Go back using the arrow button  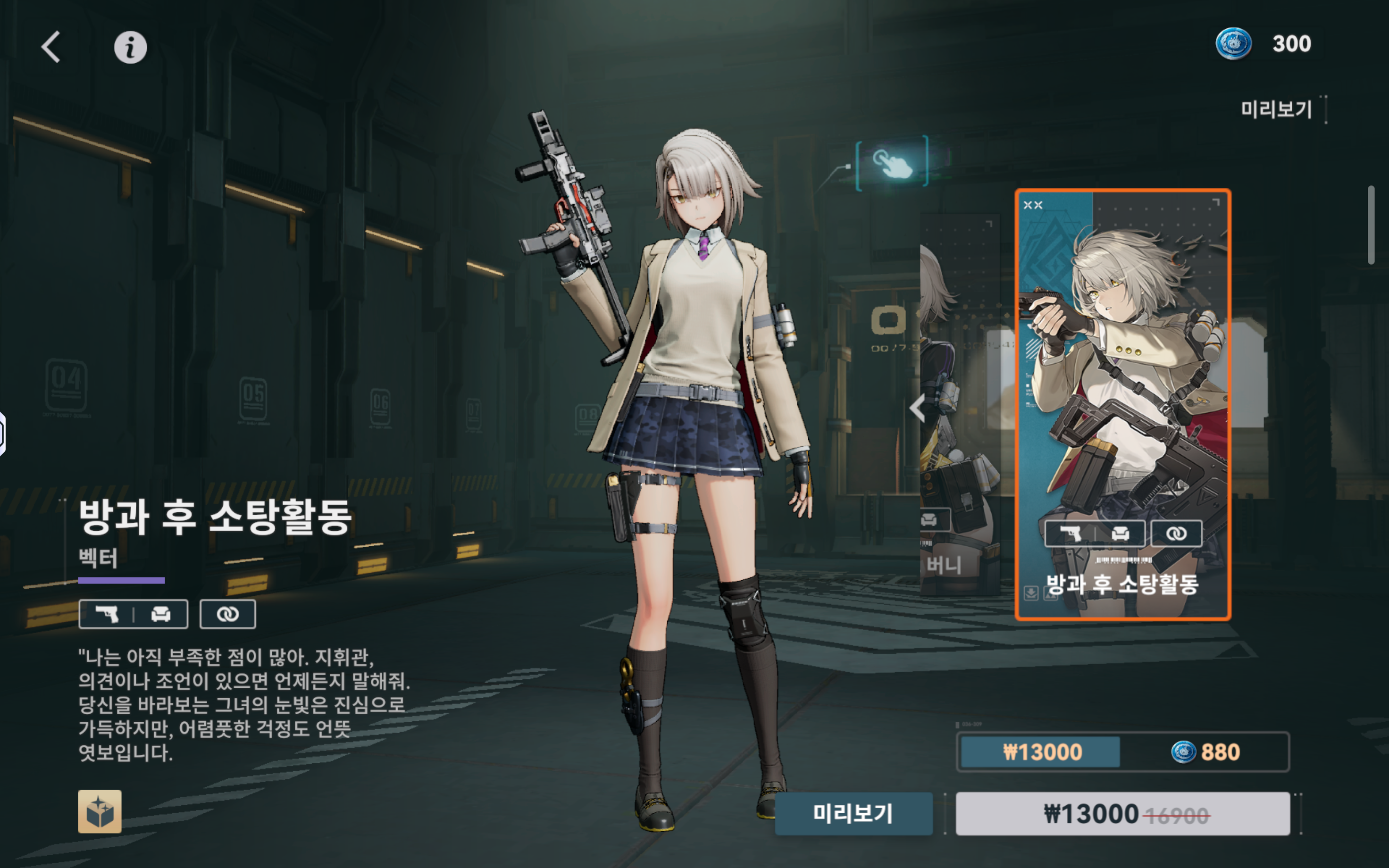(x=51, y=47)
